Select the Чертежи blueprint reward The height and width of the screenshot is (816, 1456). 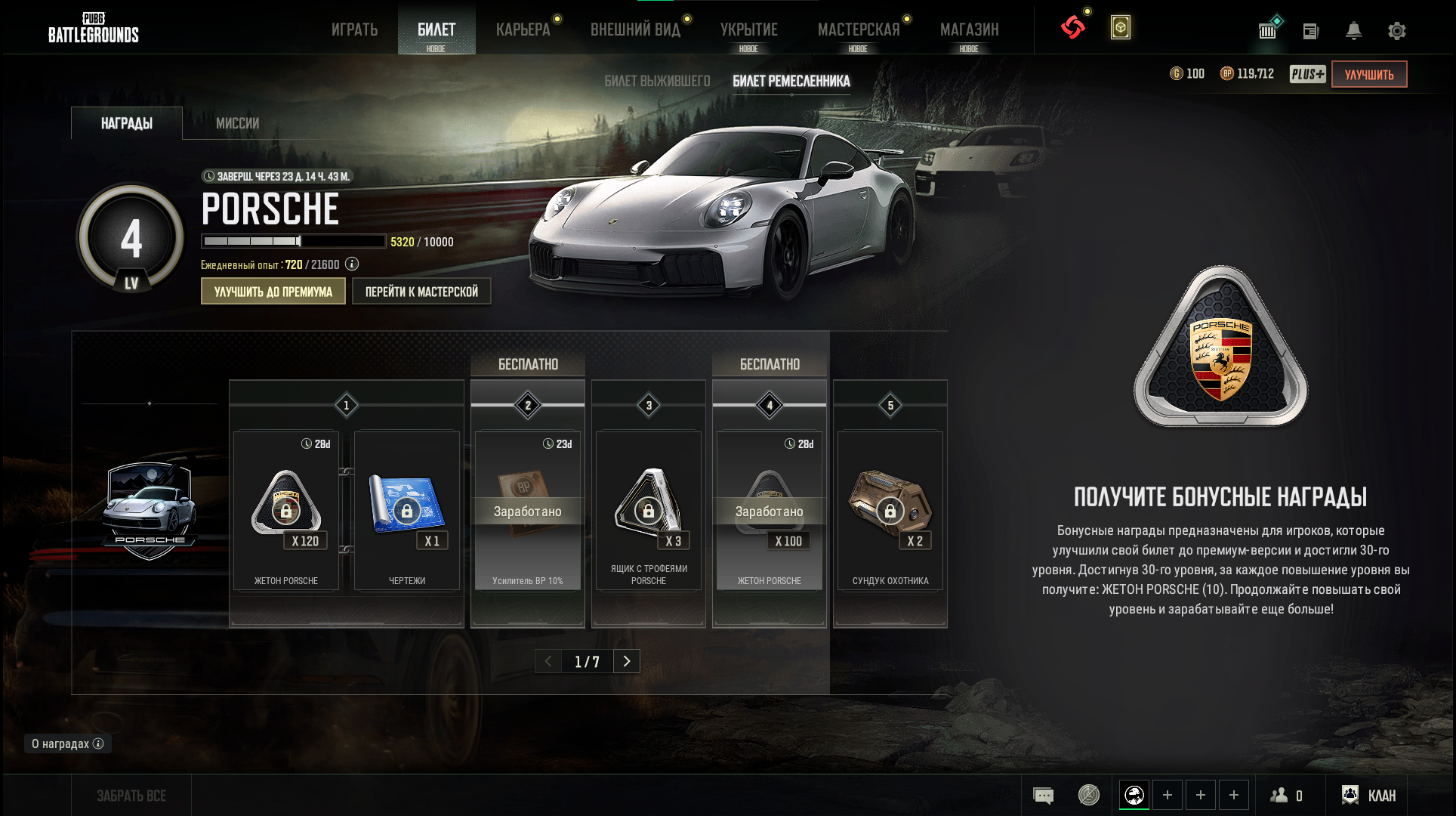[407, 510]
